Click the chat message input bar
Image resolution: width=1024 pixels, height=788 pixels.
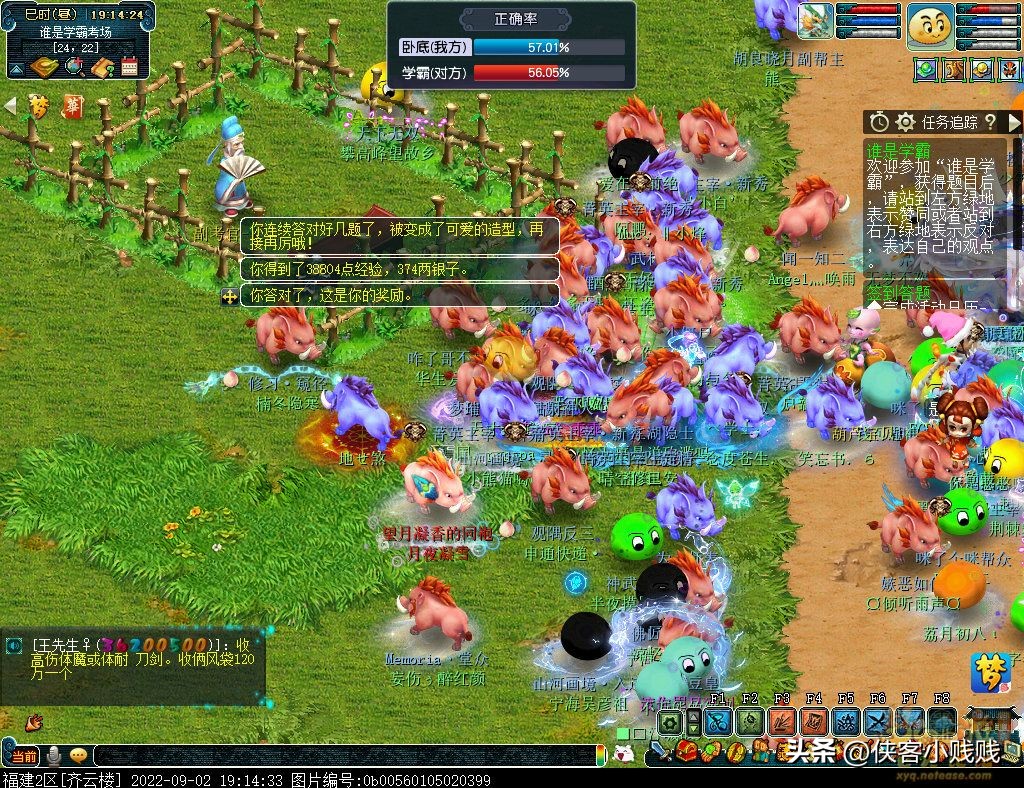pyautogui.click(x=350, y=756)
